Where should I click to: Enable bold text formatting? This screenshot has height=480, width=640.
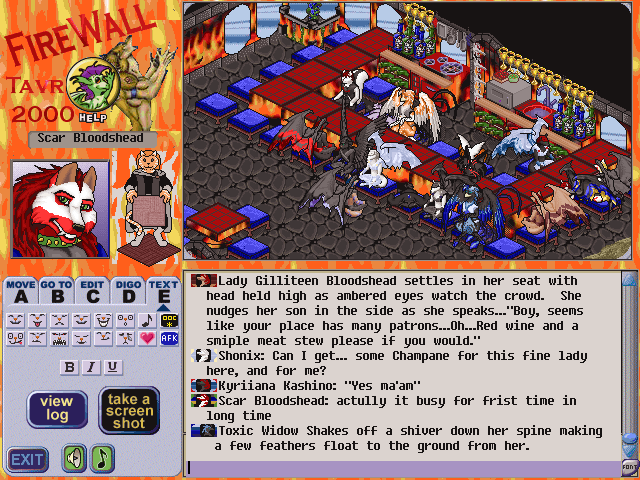(x=70, y=367)
